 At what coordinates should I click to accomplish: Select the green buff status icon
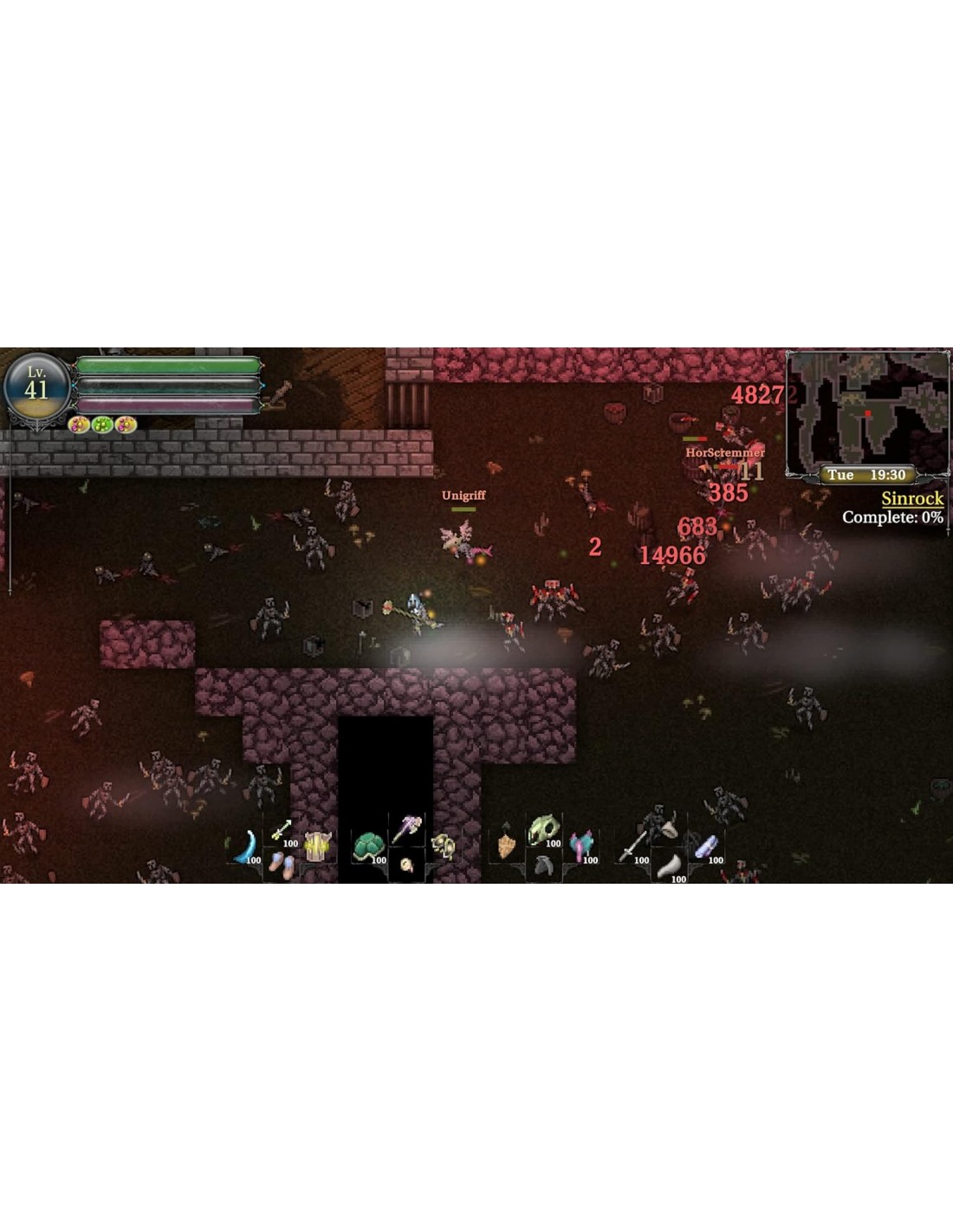point(102,425)
